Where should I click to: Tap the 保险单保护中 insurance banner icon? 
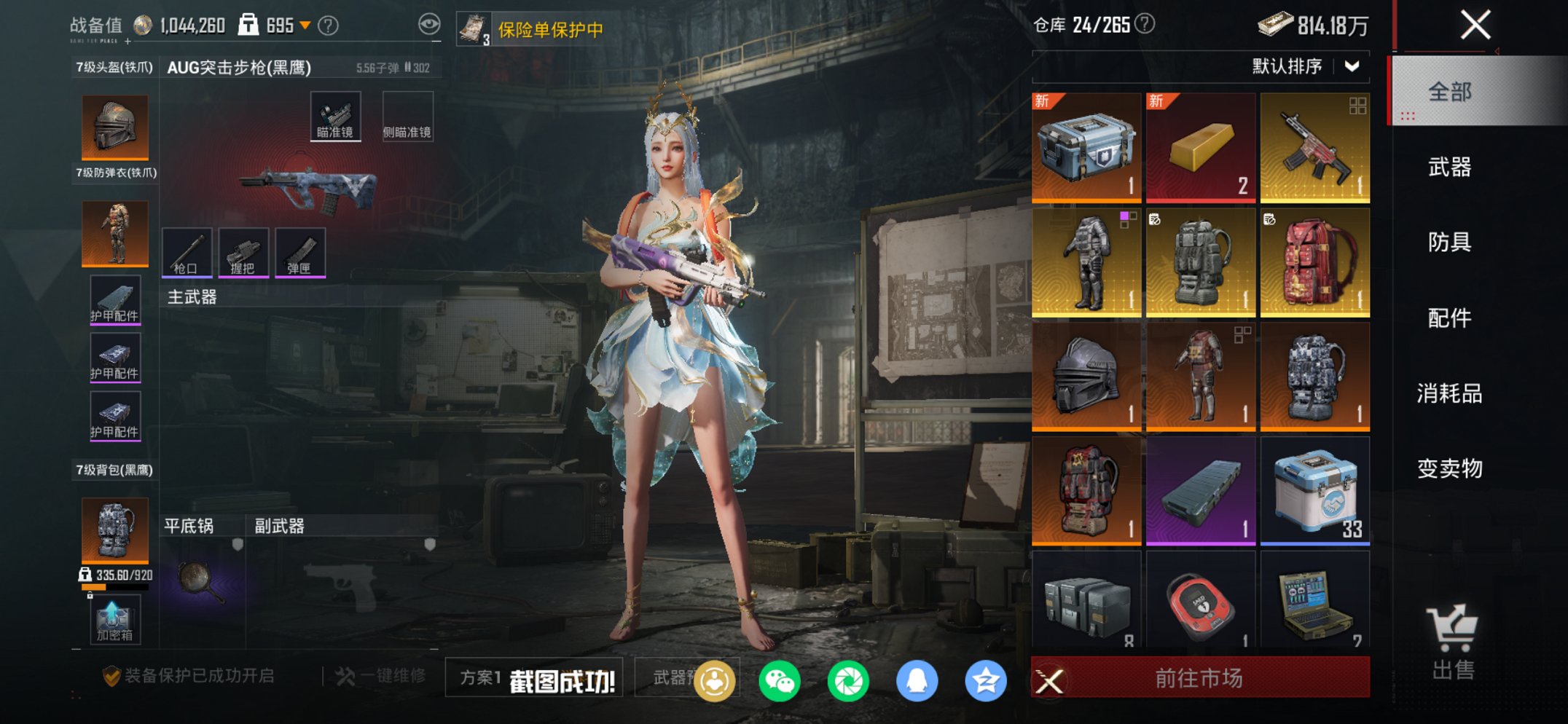tap(475, 28)
